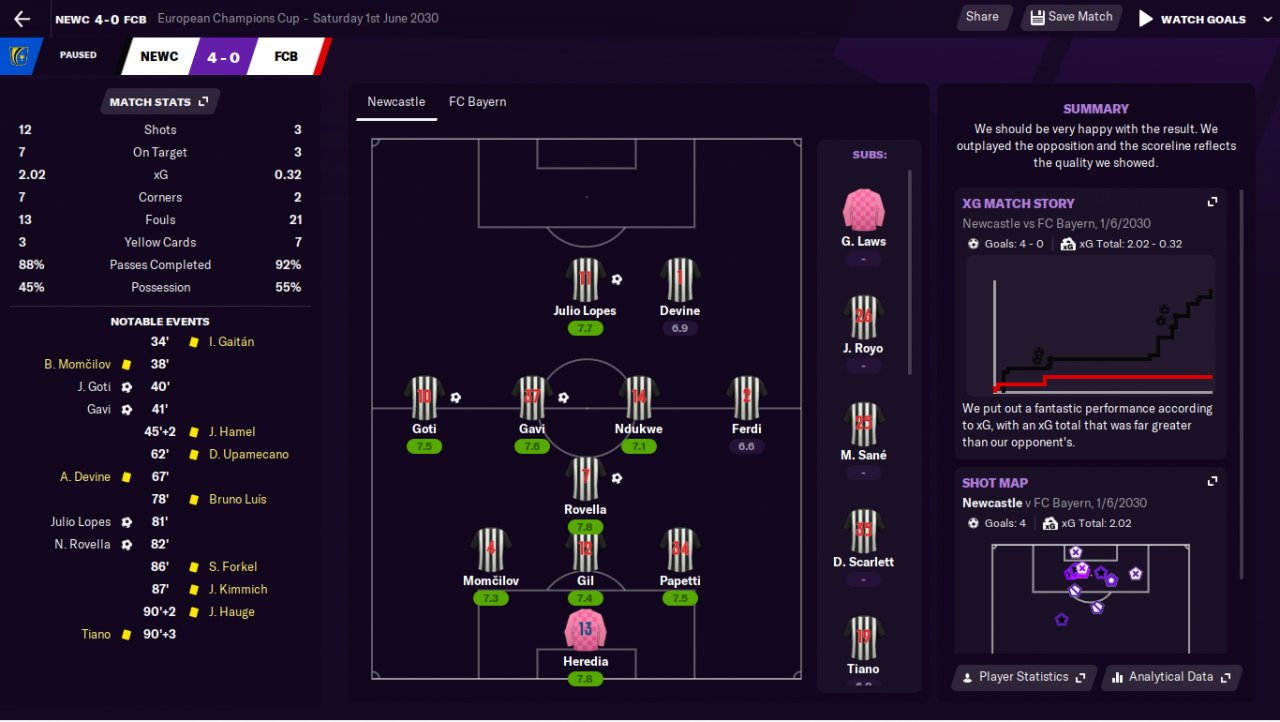1280x722 pixels.
Task: Watch the match goals
Action: [x=1192, y=19]
